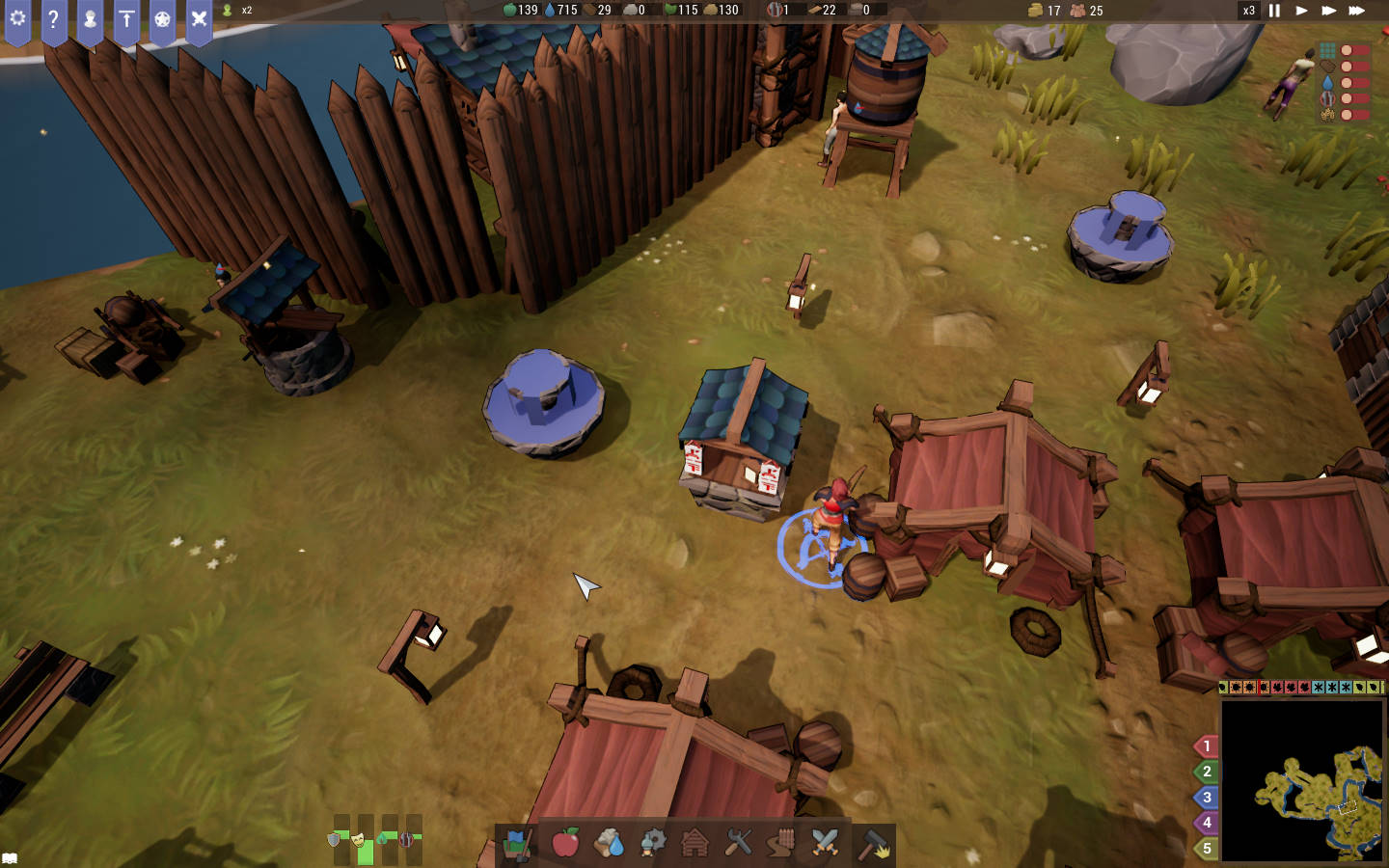Viewport: 1389px width, 868px height.
Task: Set game speed to normal play
Action: pos(1301,11)
